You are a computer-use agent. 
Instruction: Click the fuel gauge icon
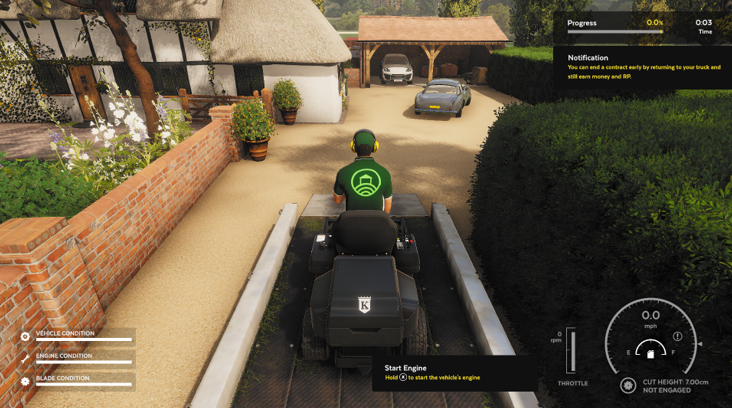(x=650, y=353)
